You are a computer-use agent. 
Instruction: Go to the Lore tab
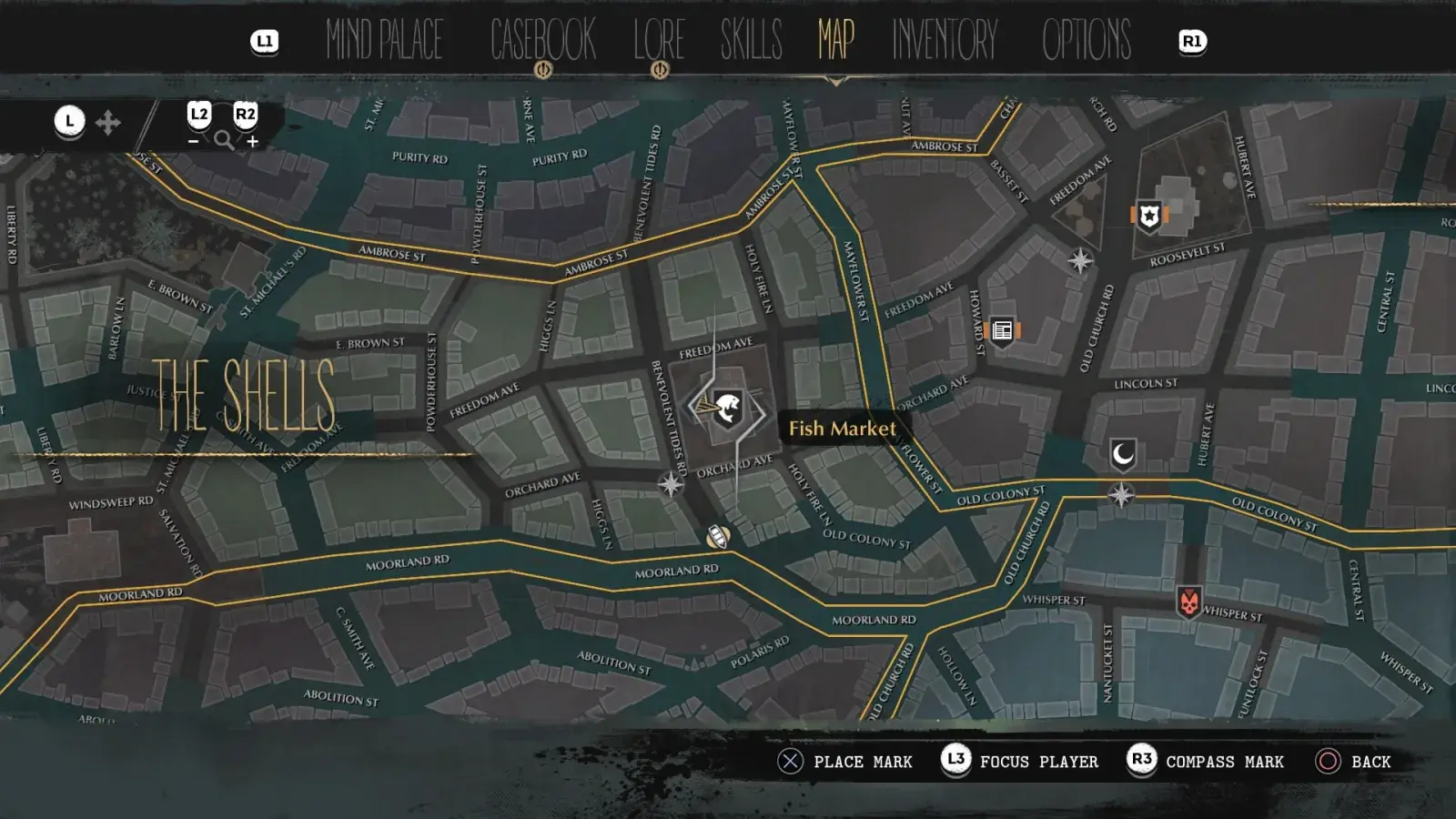659,40
